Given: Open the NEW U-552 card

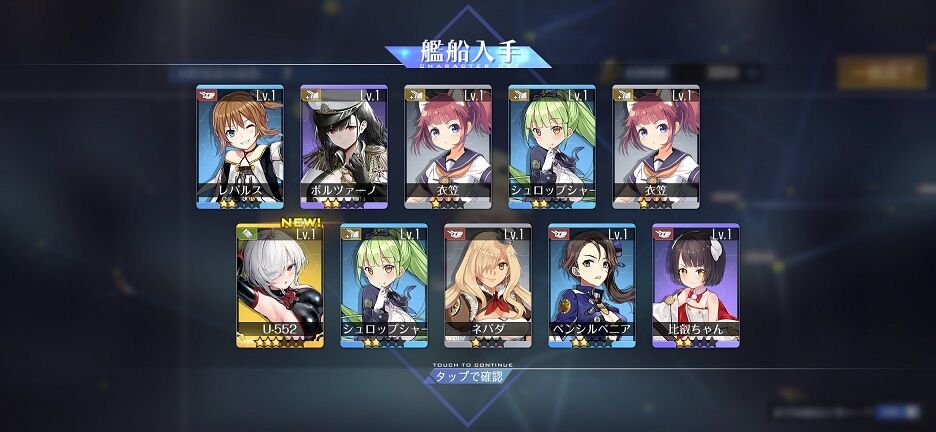Looking at the screenshot, I should point(280,285).
